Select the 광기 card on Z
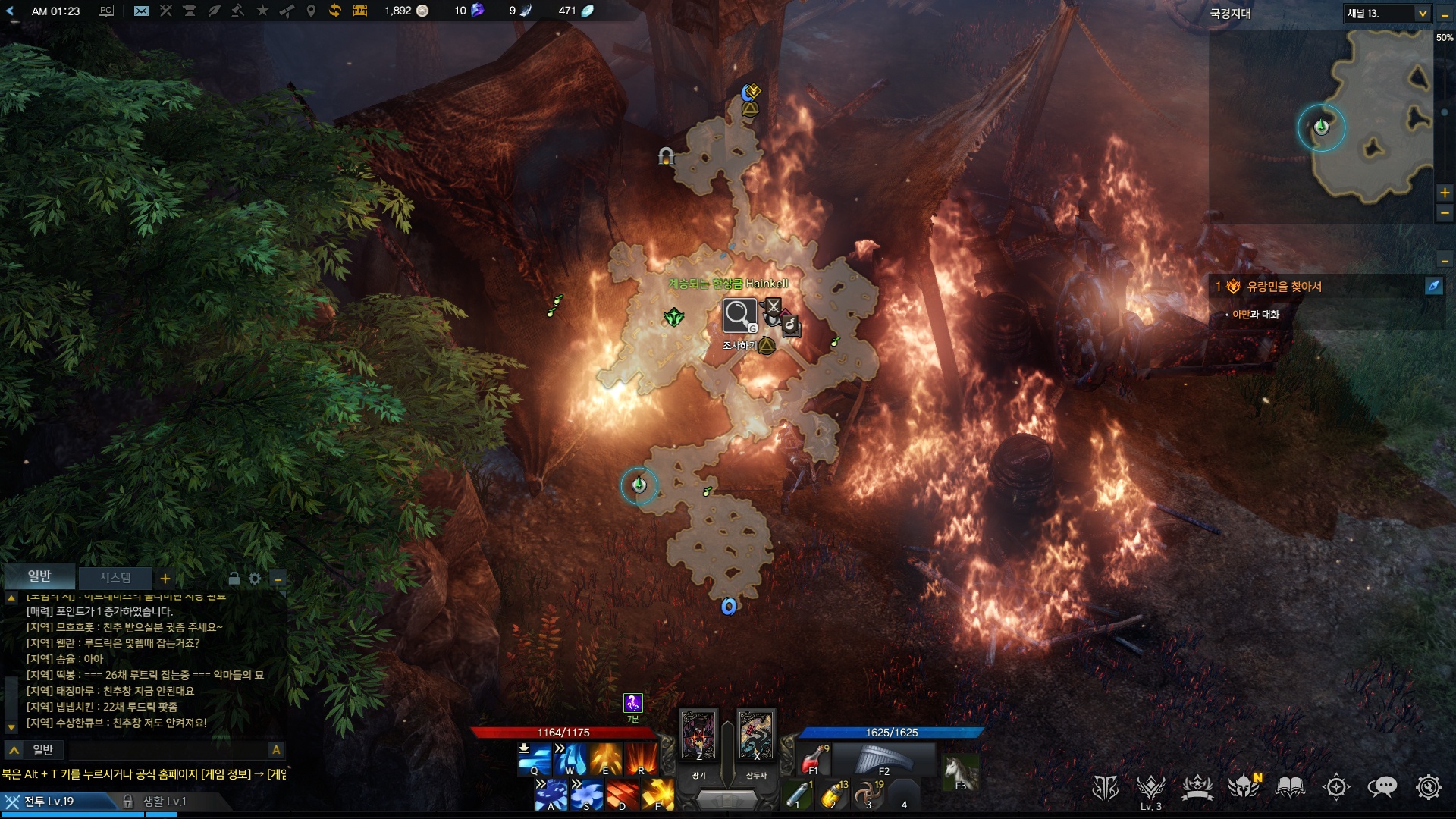This screenshot has height=819, width=1456. click(698, 735)
